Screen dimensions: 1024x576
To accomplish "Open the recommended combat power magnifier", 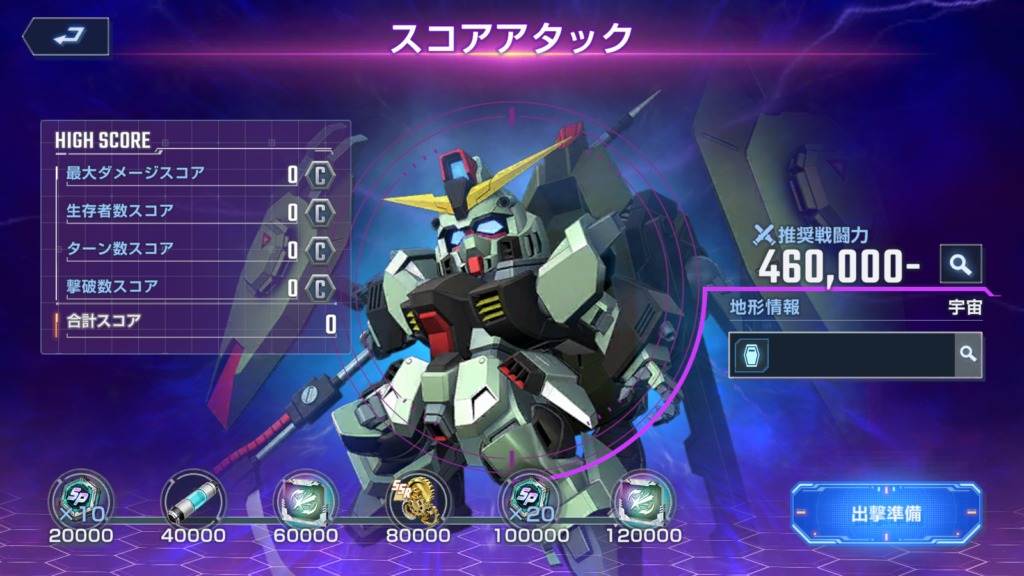I will 960,264.
